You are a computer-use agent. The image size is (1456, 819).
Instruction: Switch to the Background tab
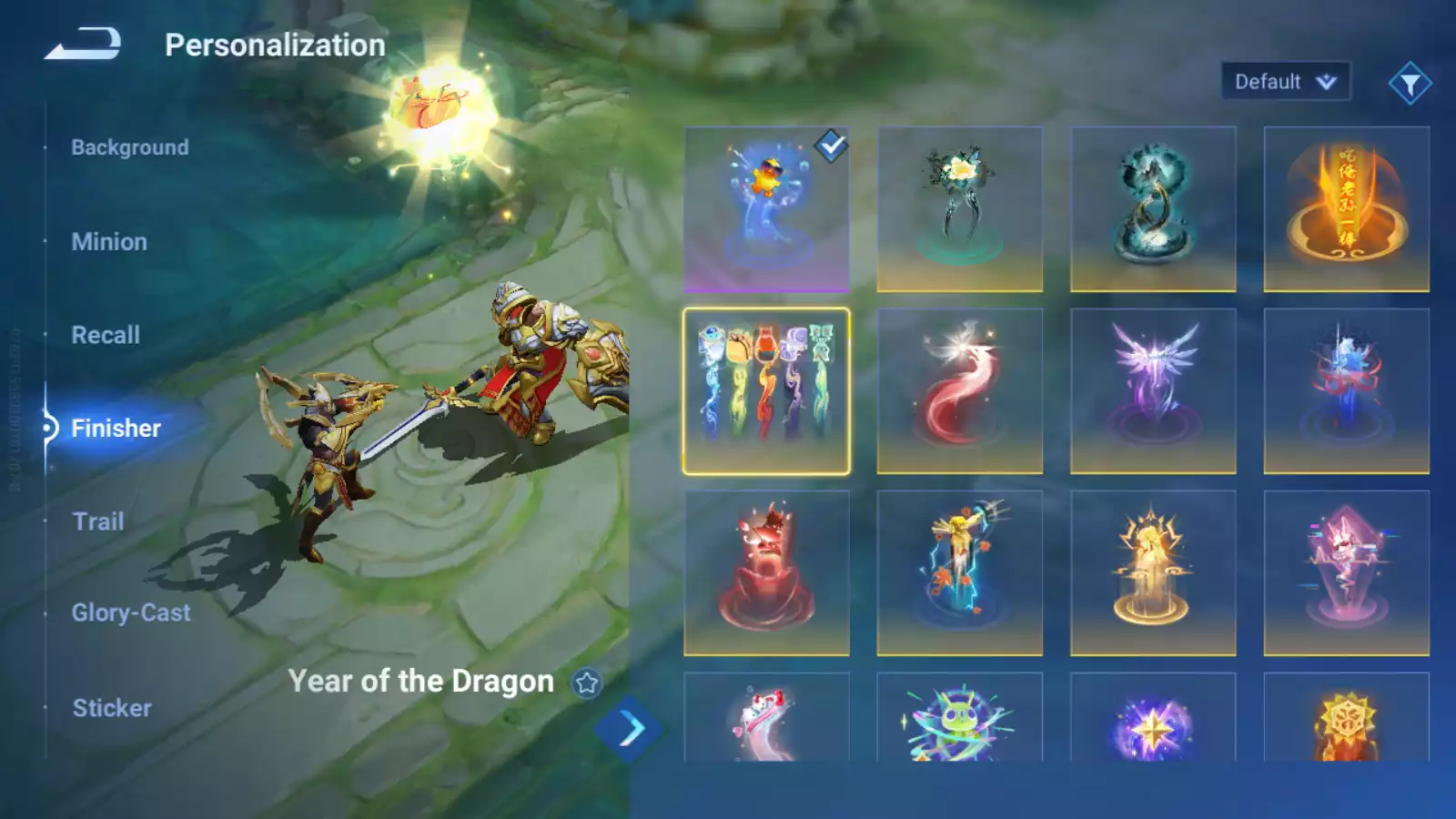(x=130, y=147)
